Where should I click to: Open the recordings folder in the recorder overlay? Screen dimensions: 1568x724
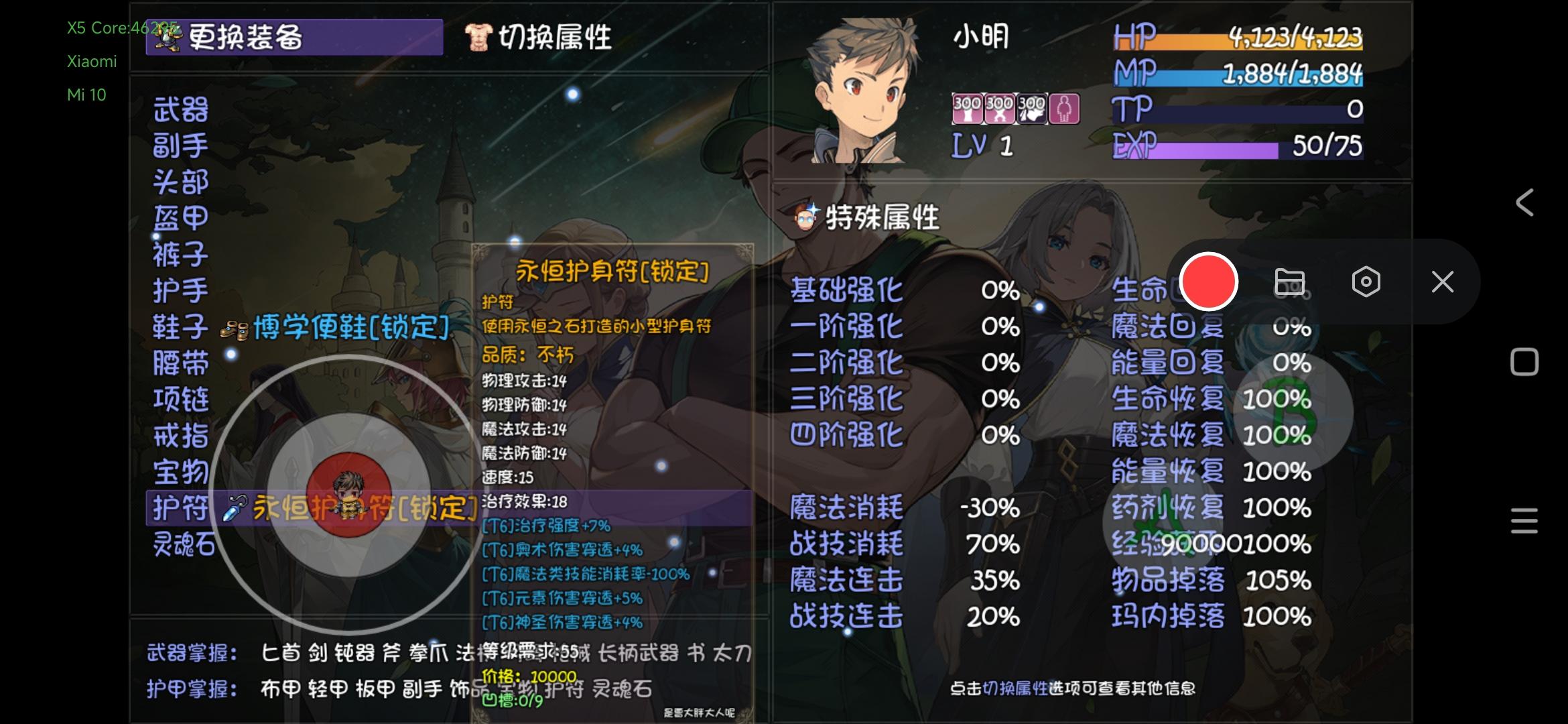tap(1290, 282)
